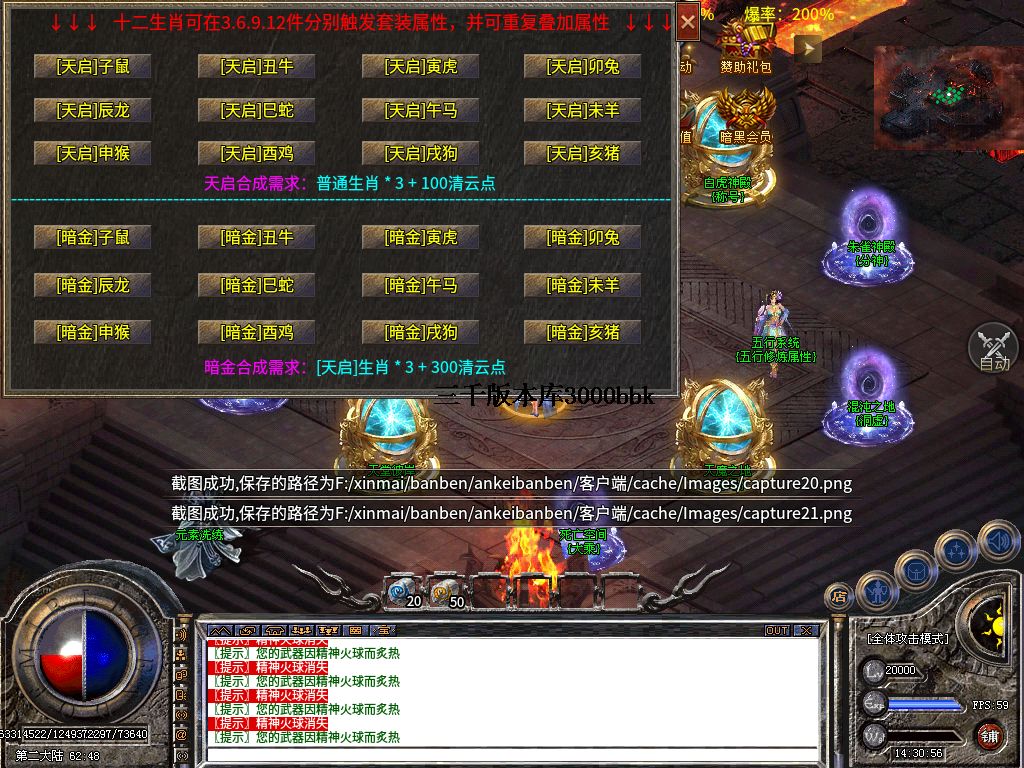This screenshot has width=1024, height=768.
Task: Select the [天启]午马 button
Action: pyautogui.click(x=420, y=110)
